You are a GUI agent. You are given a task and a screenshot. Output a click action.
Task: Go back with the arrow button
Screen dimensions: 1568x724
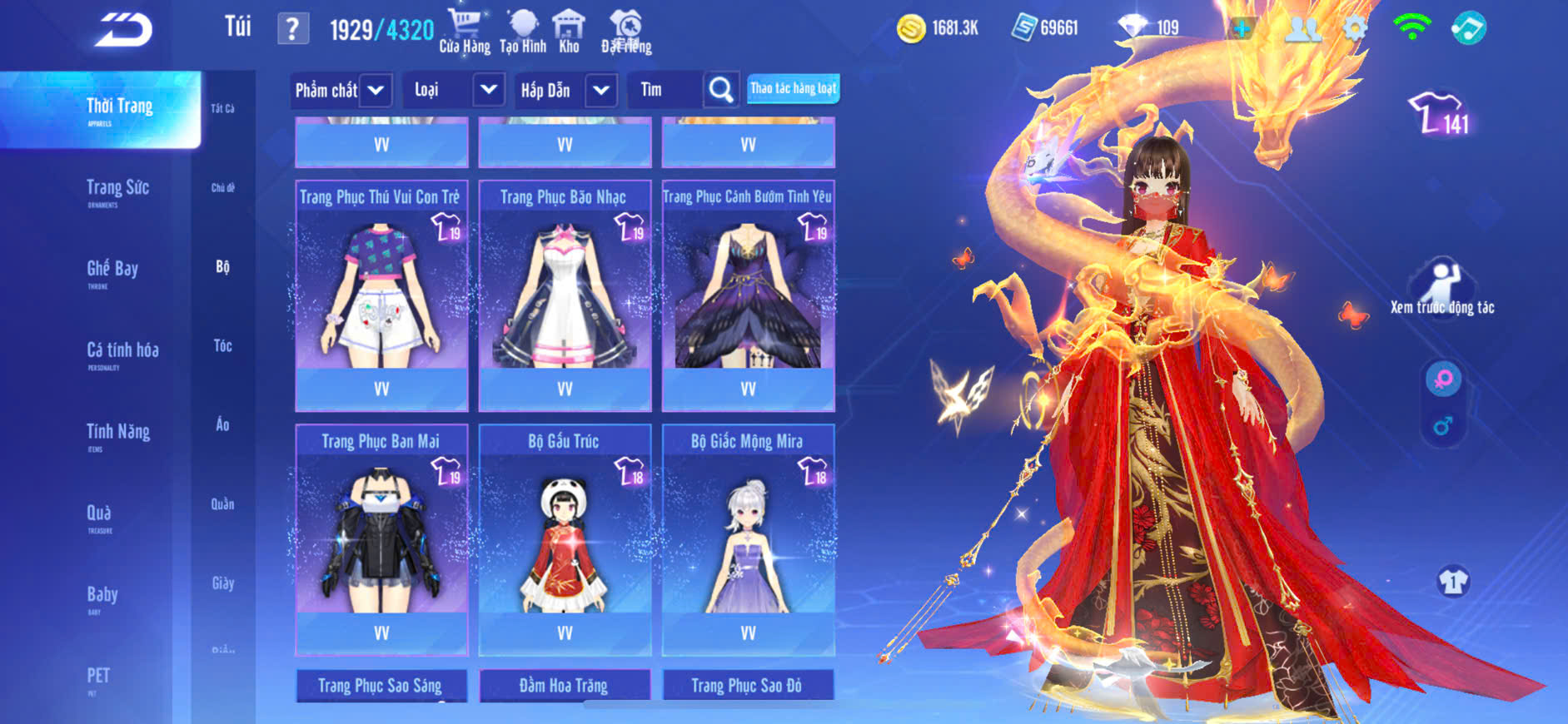click(123, 30)
